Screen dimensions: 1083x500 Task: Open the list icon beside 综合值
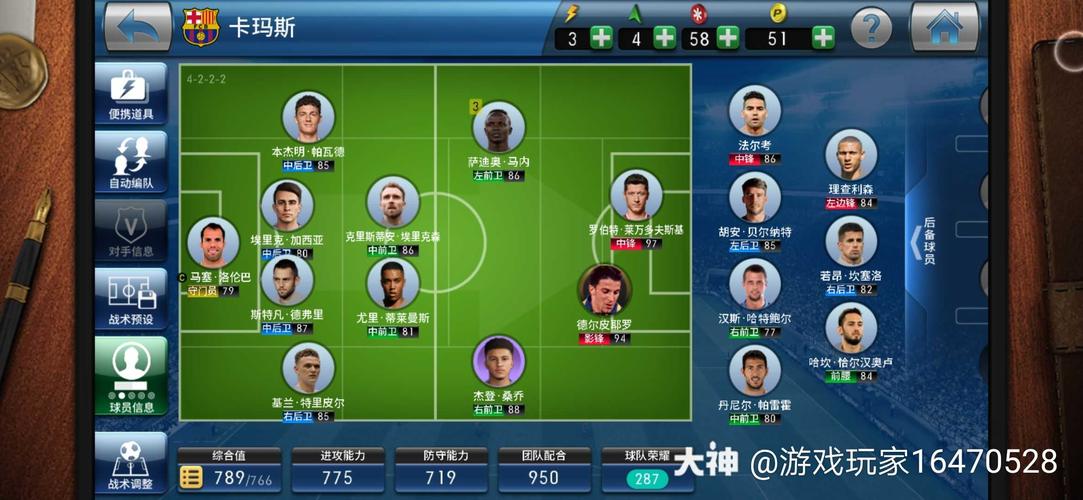point(190,478)
